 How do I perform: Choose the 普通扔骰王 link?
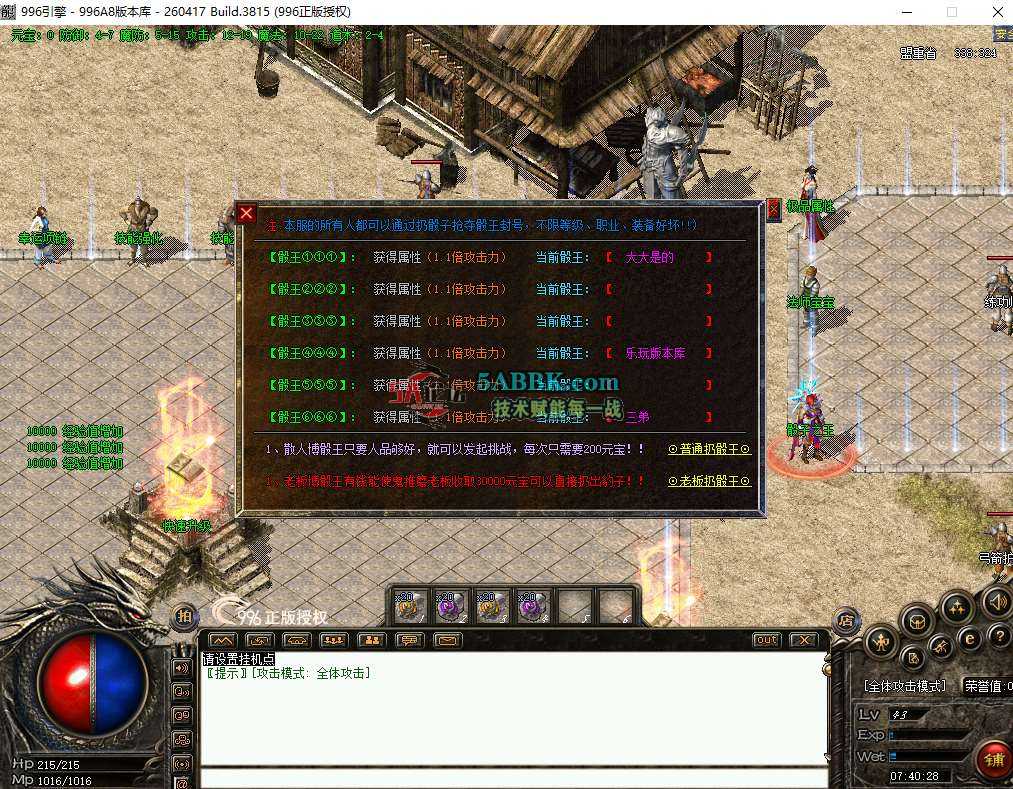click(708, 450)
